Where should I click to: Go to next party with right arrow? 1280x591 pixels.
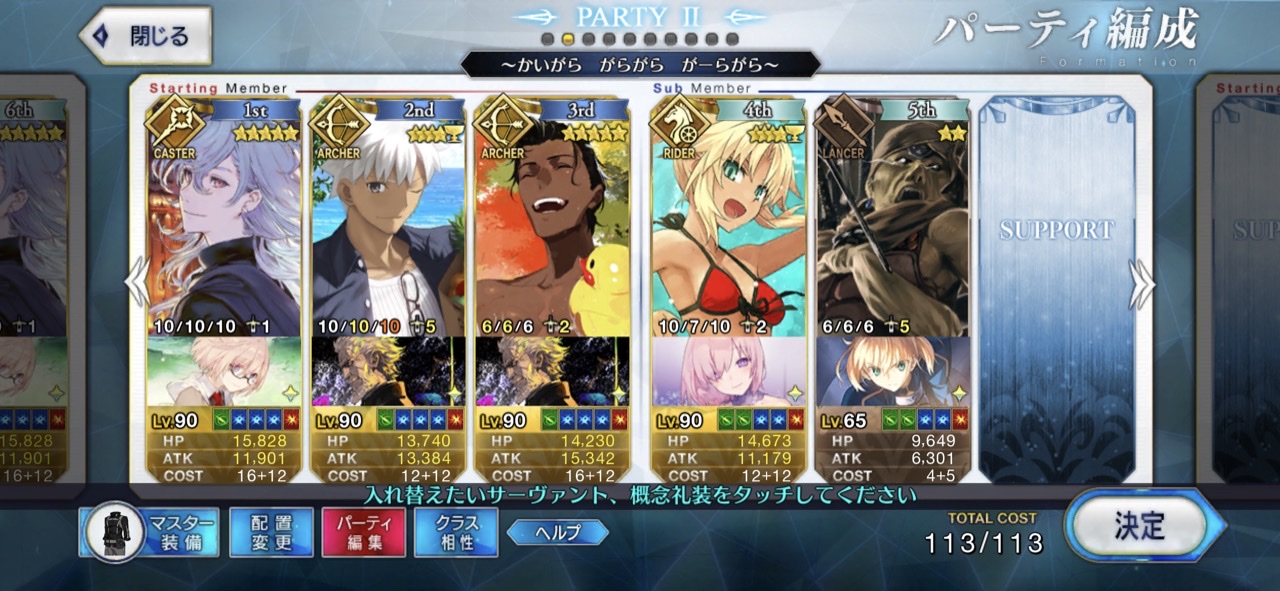[1141, 285]
